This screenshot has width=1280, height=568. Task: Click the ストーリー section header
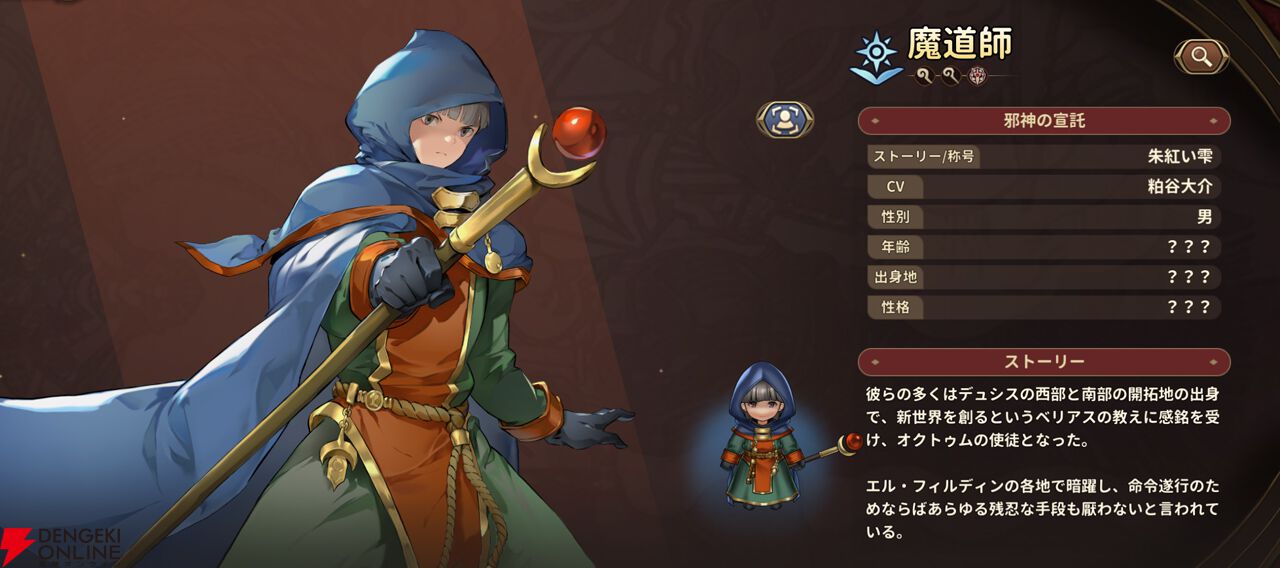point(1044,362)
